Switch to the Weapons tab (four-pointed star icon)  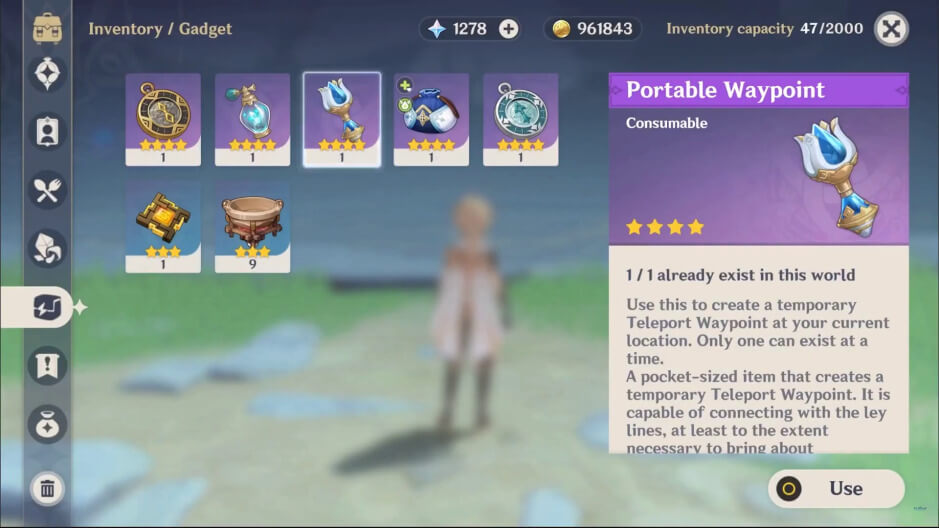[48, 74]
